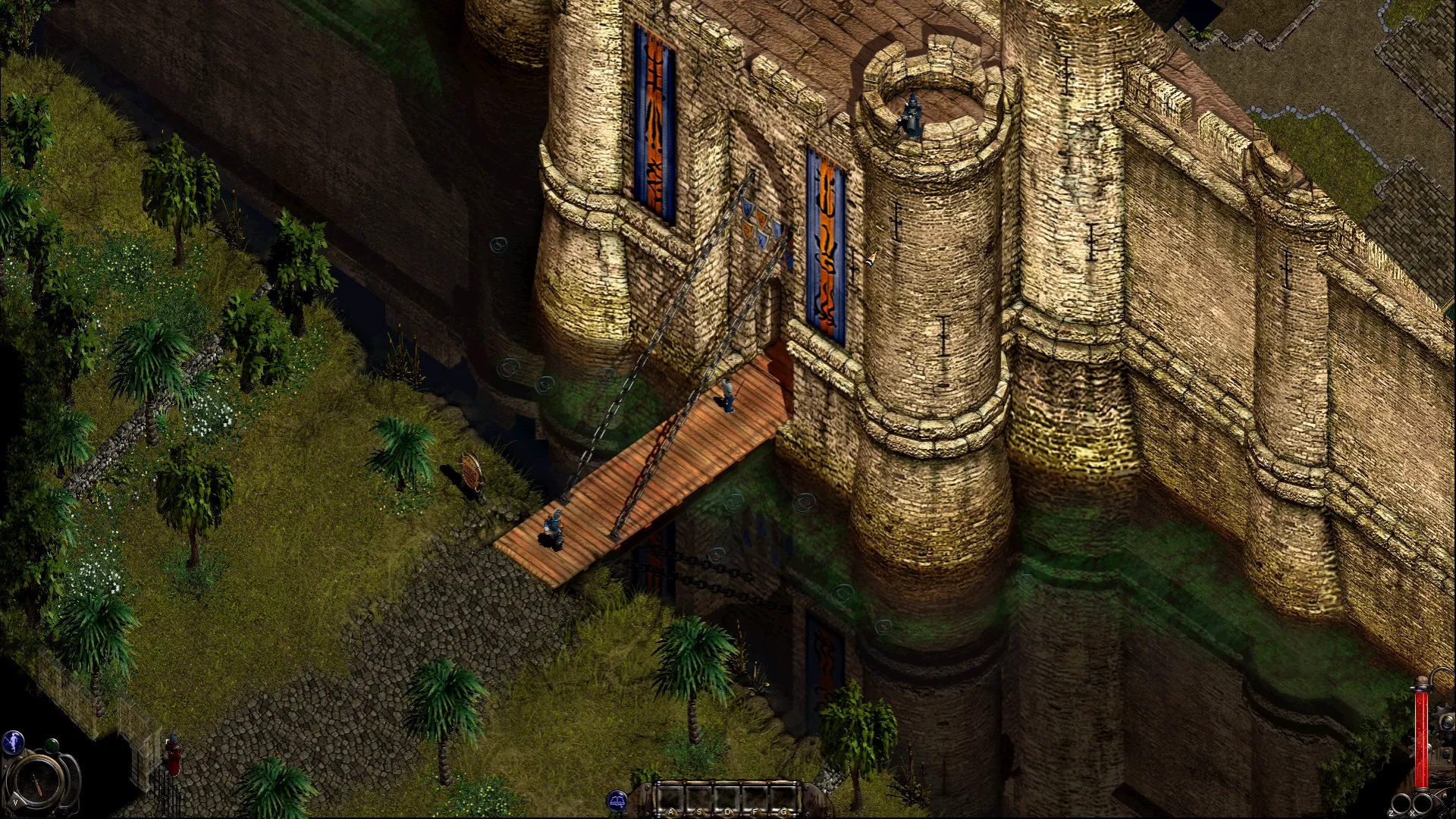Toggle the combat art in slot D

pyautogui.click(x=727, y=798)
